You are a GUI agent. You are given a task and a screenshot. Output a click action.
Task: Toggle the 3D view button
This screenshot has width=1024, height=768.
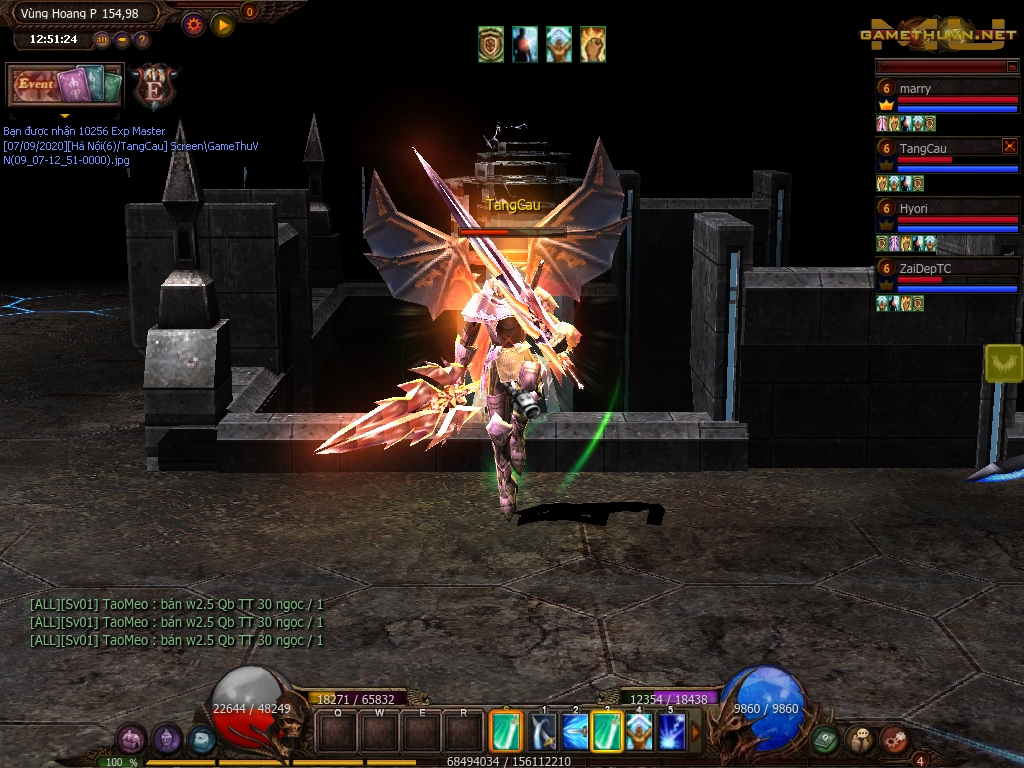[x=102, y=40]
